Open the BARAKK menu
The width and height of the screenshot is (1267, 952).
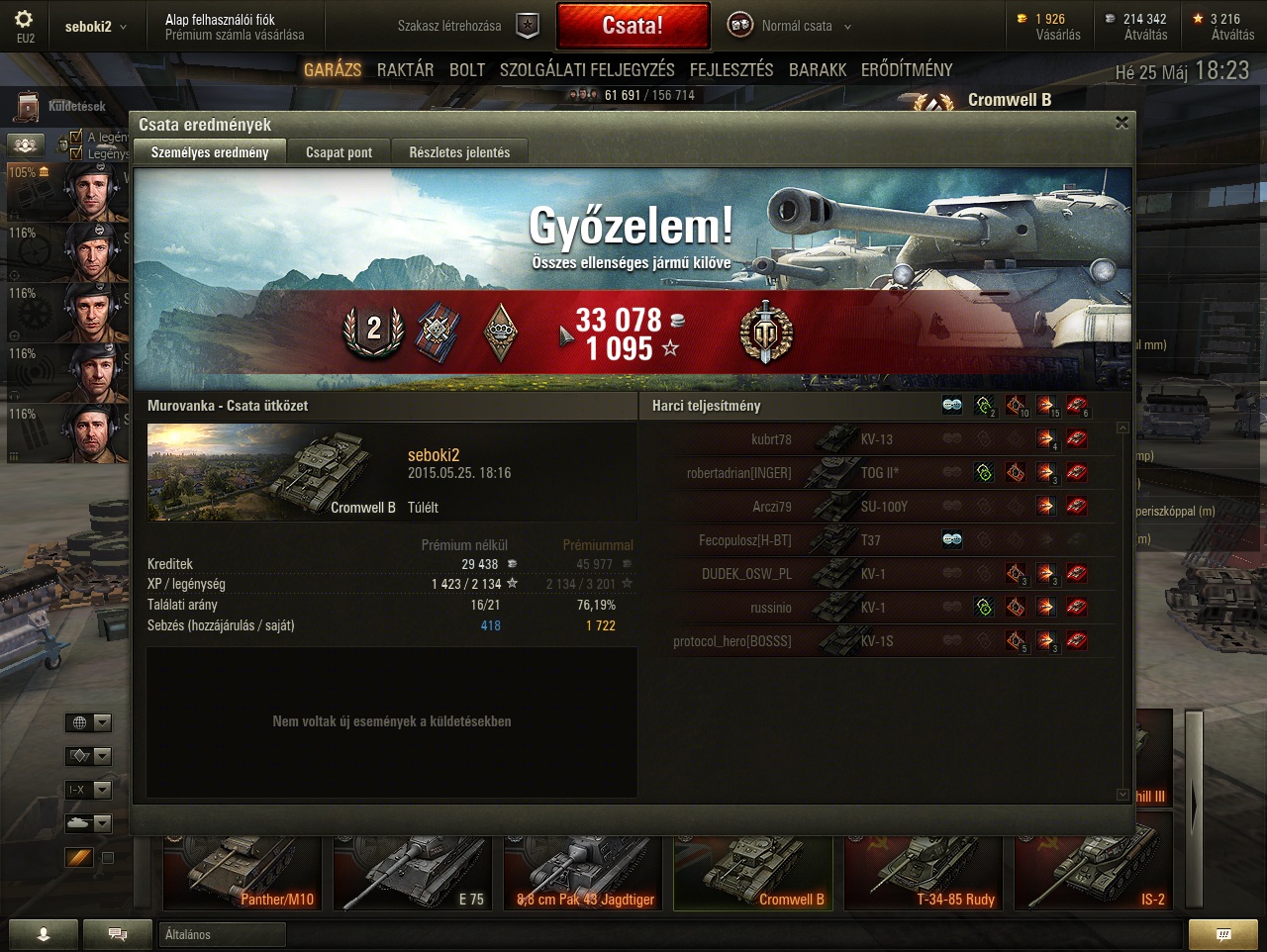click(818, 69)
